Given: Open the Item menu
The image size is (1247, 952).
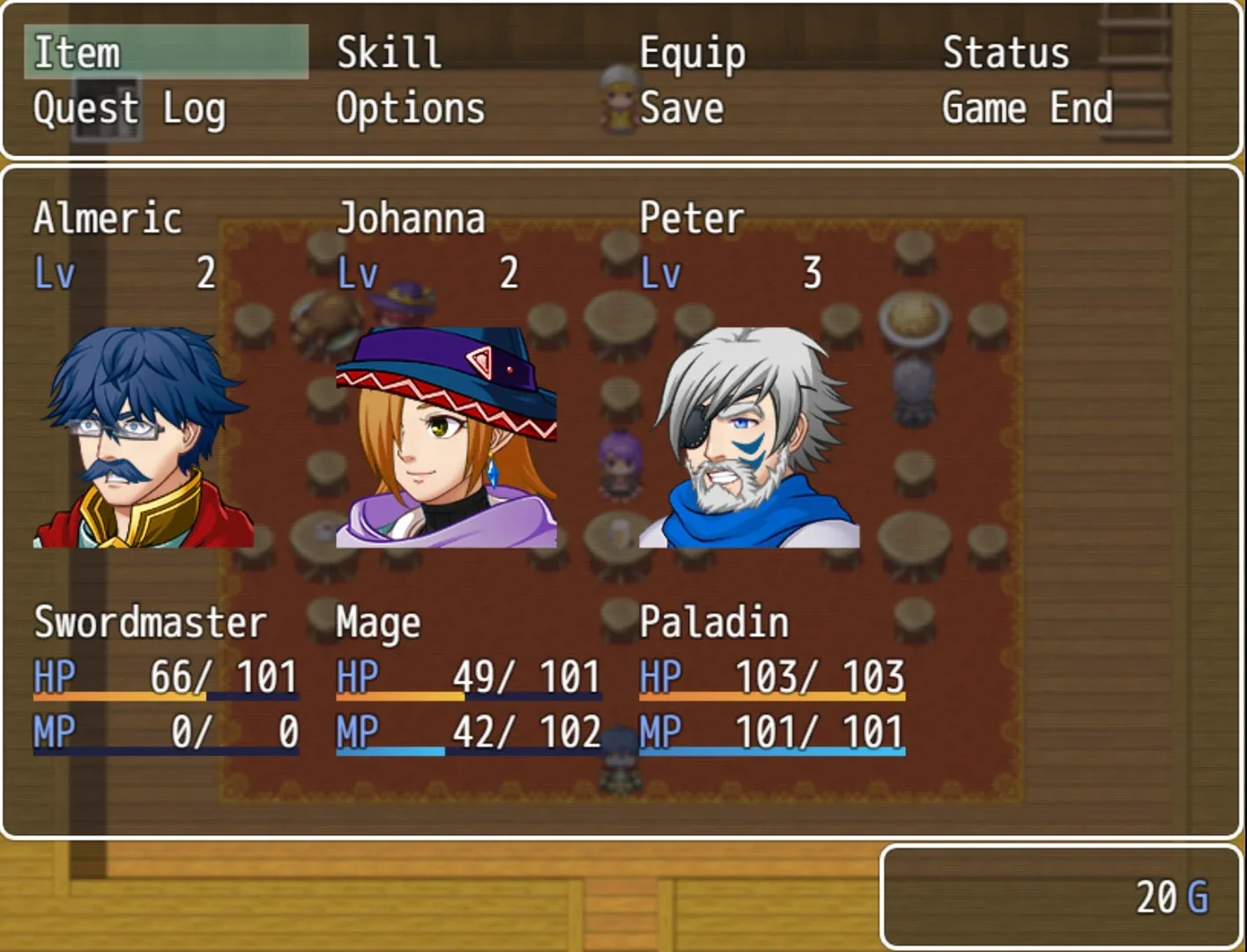Looking at the screenshot, I should click(x=77, y=53).
